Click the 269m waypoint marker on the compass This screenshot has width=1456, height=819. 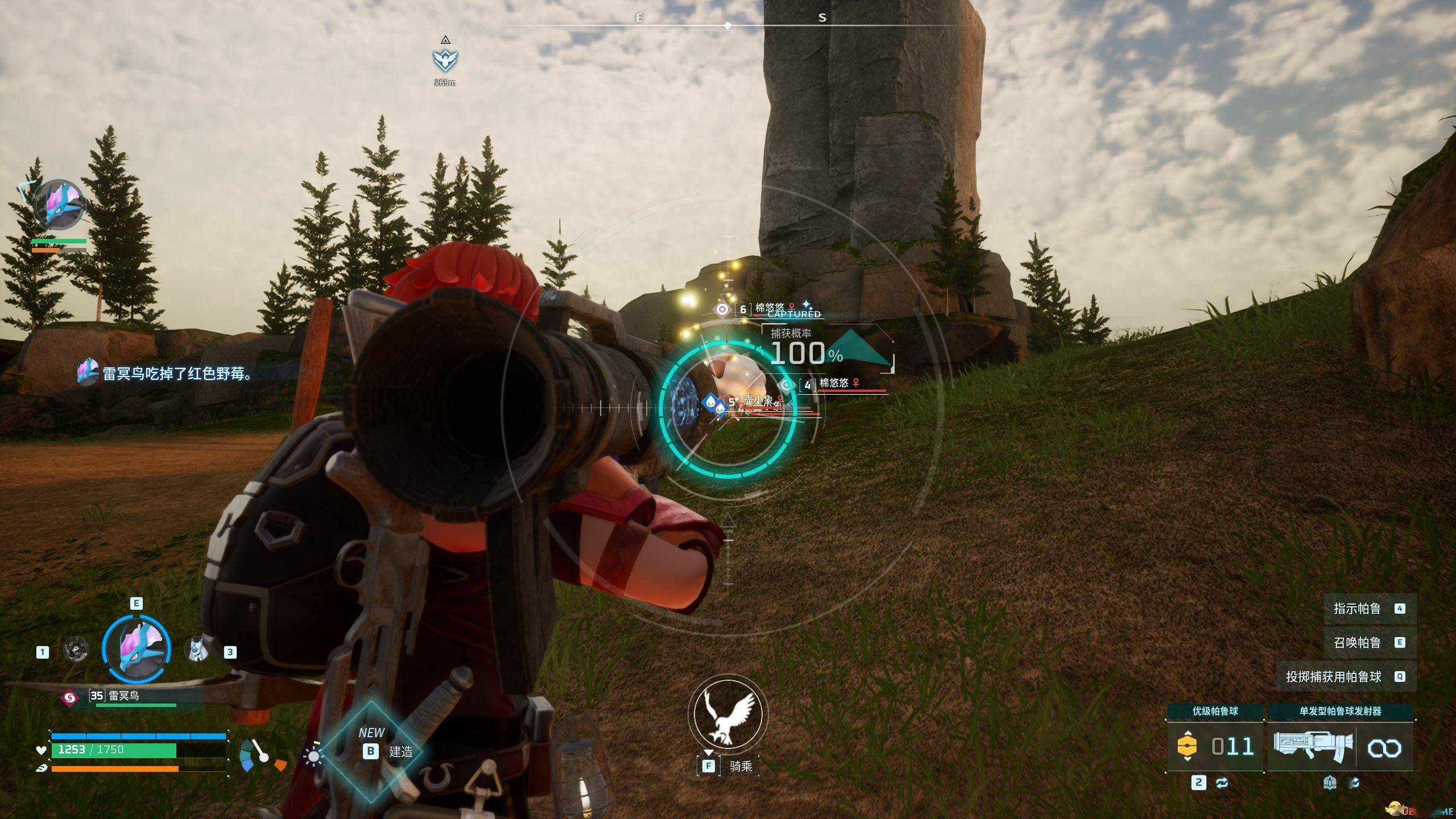pos(445,60)
